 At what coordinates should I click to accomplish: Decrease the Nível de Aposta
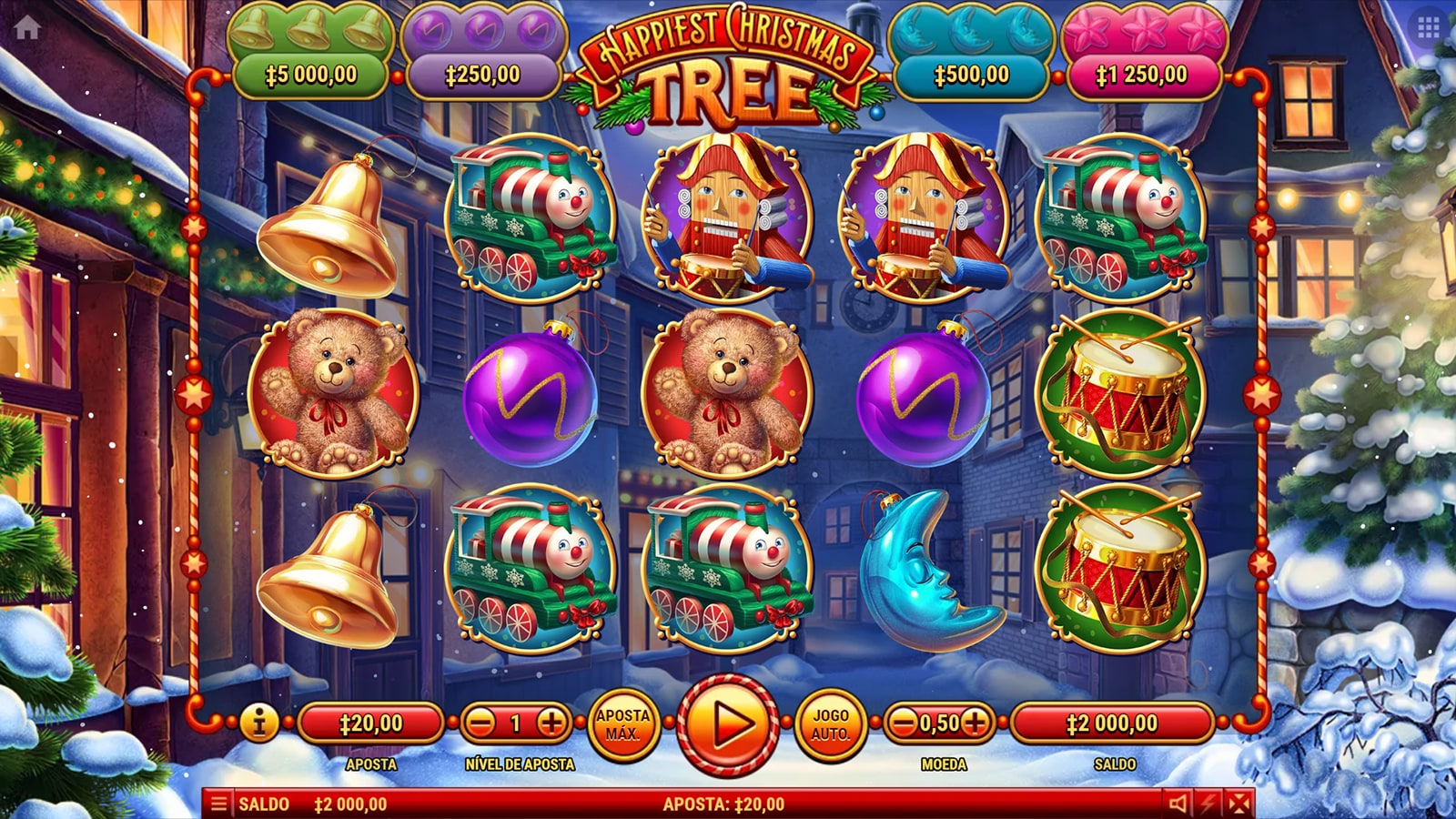click(481, 723)
